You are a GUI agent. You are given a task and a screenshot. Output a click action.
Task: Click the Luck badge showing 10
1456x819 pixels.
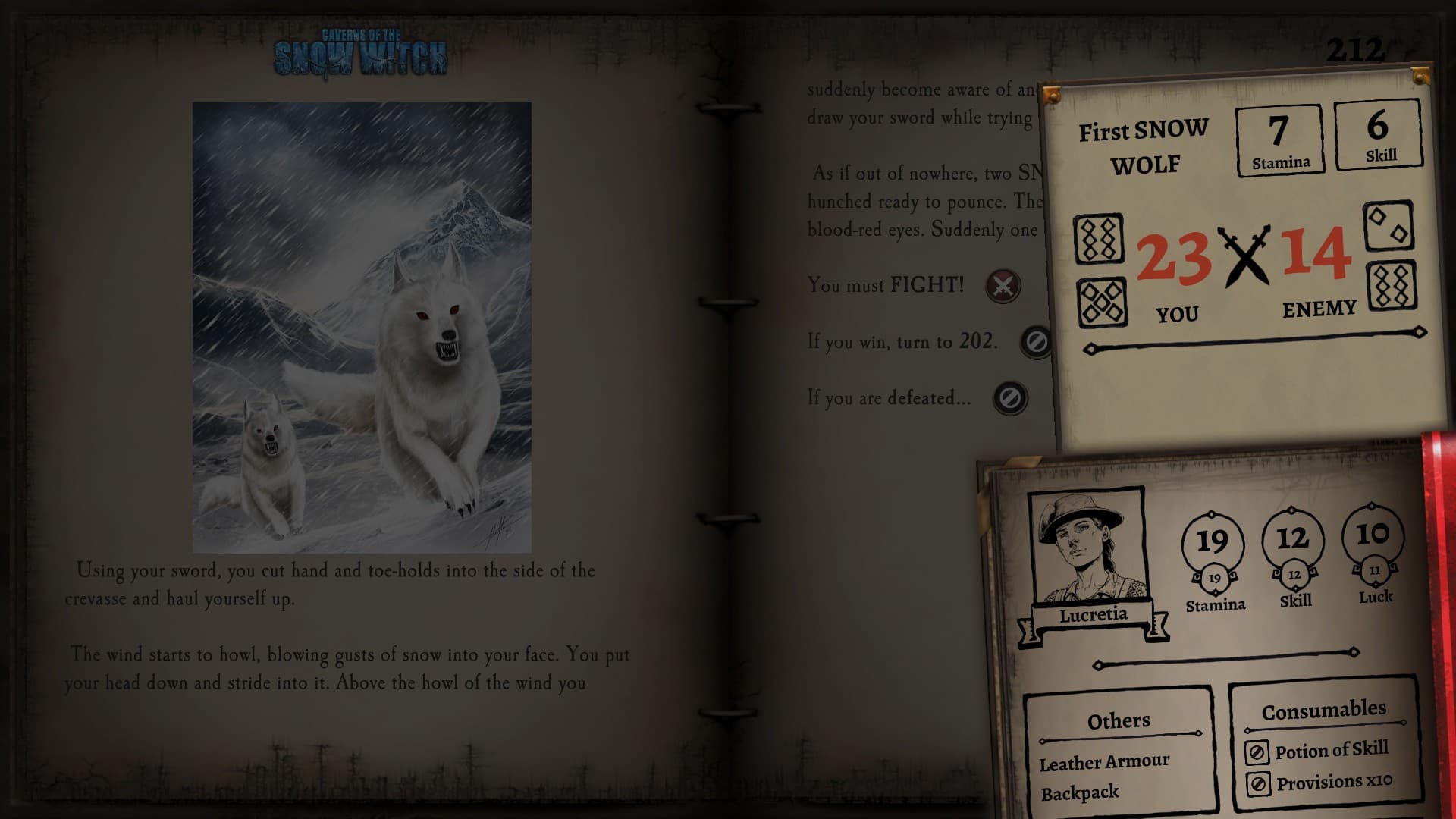(x=1374, y=536)
